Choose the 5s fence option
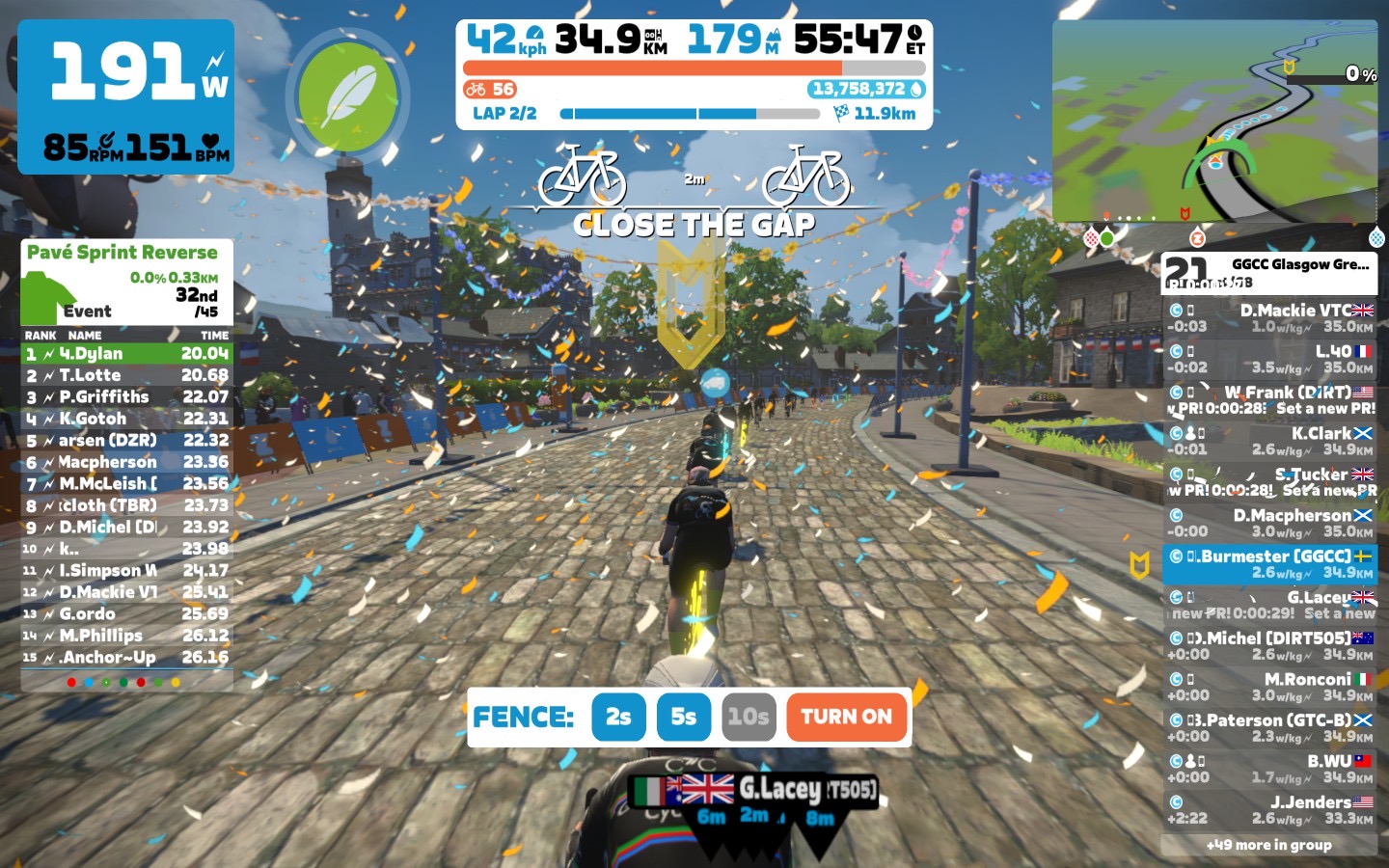 [x=683, y=717]
